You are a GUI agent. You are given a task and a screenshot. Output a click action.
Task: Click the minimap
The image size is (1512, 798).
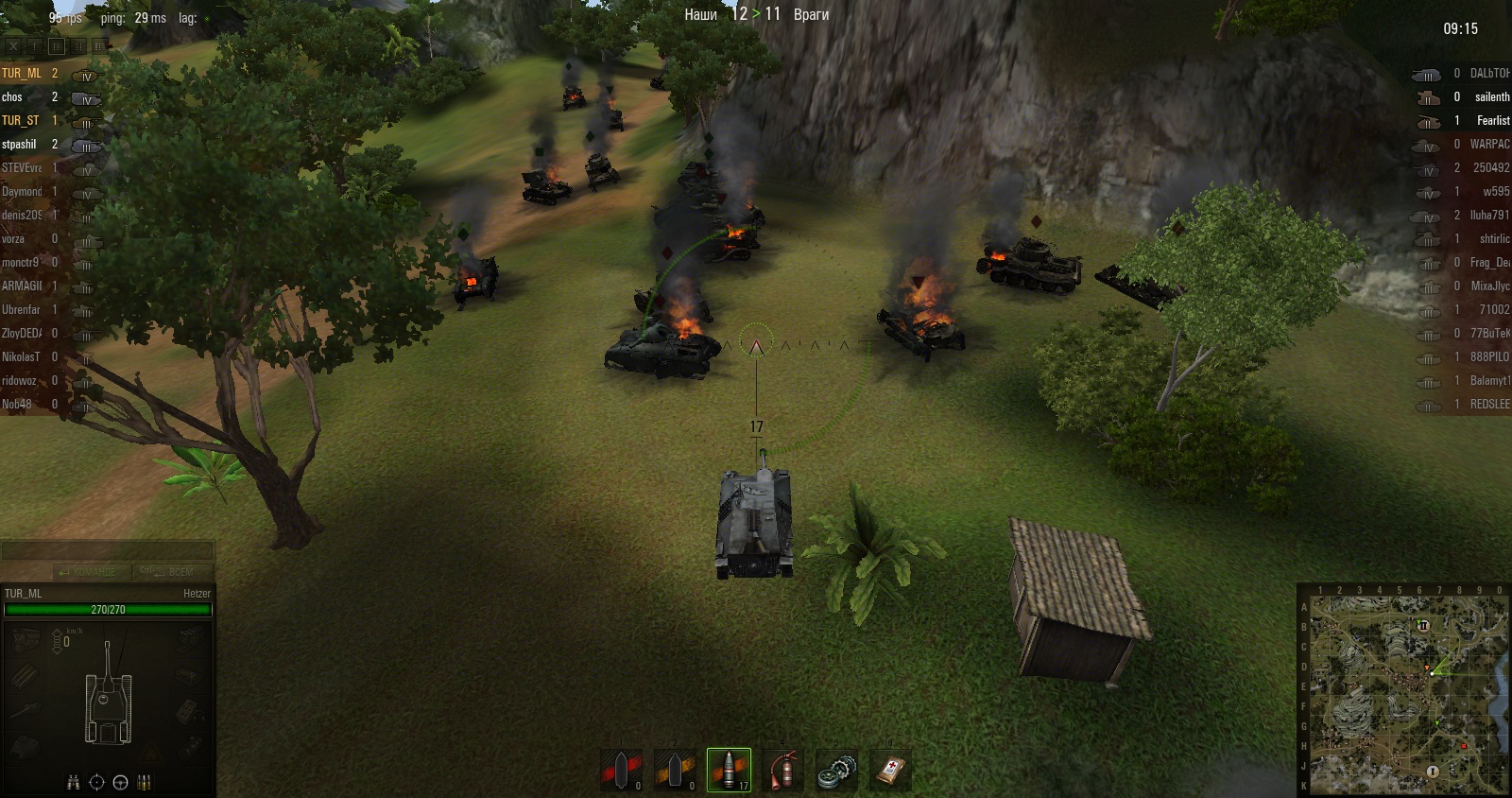tap(1404, 690)
